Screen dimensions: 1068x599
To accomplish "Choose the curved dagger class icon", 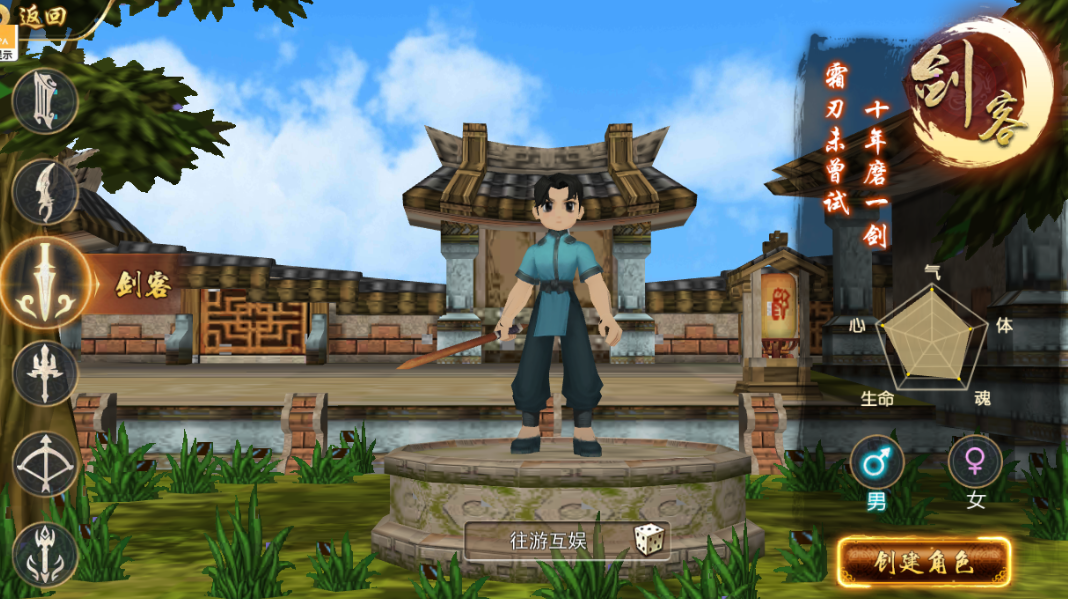I will click(45, 191).
